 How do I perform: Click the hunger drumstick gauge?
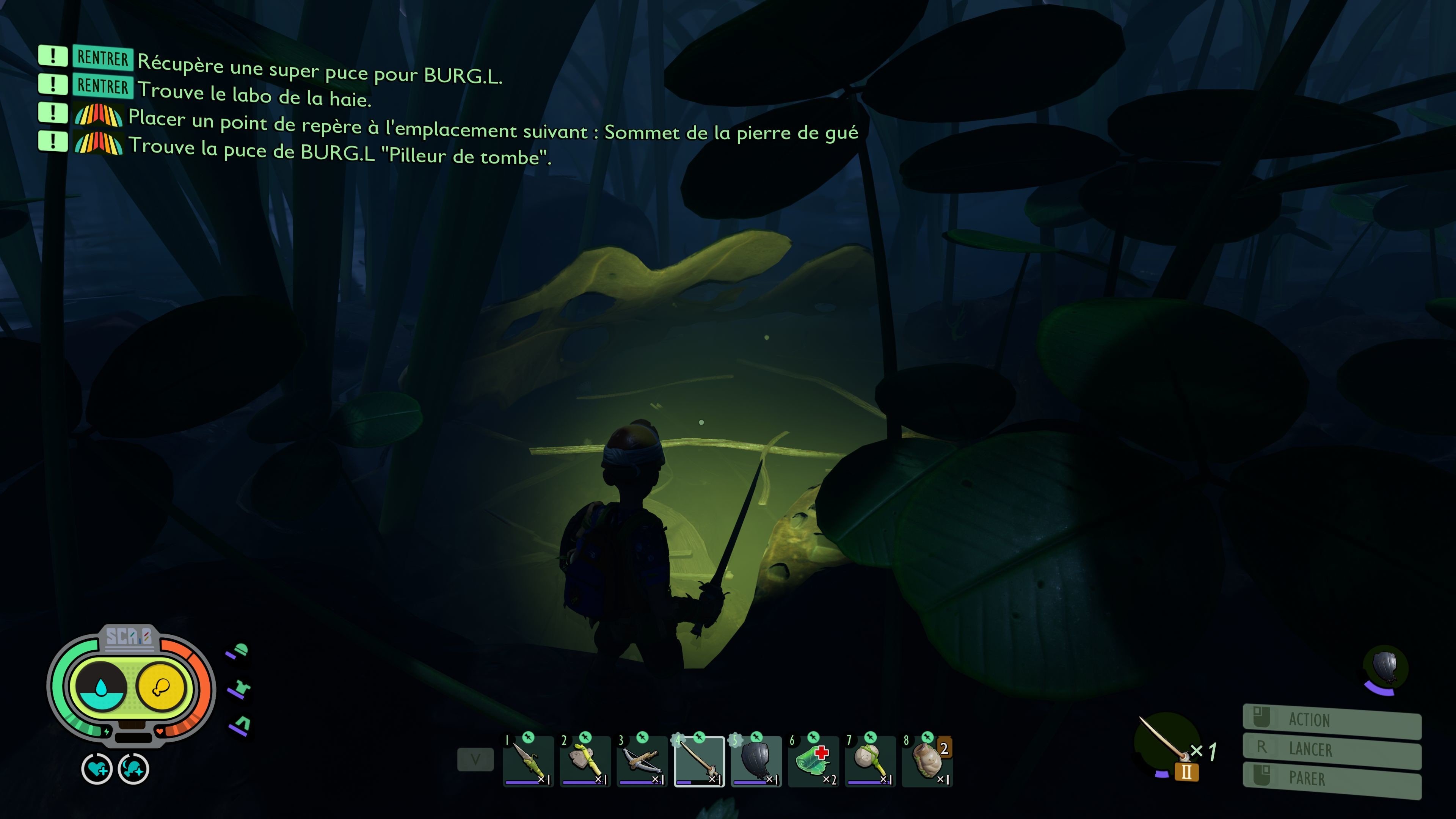[162, 687]
